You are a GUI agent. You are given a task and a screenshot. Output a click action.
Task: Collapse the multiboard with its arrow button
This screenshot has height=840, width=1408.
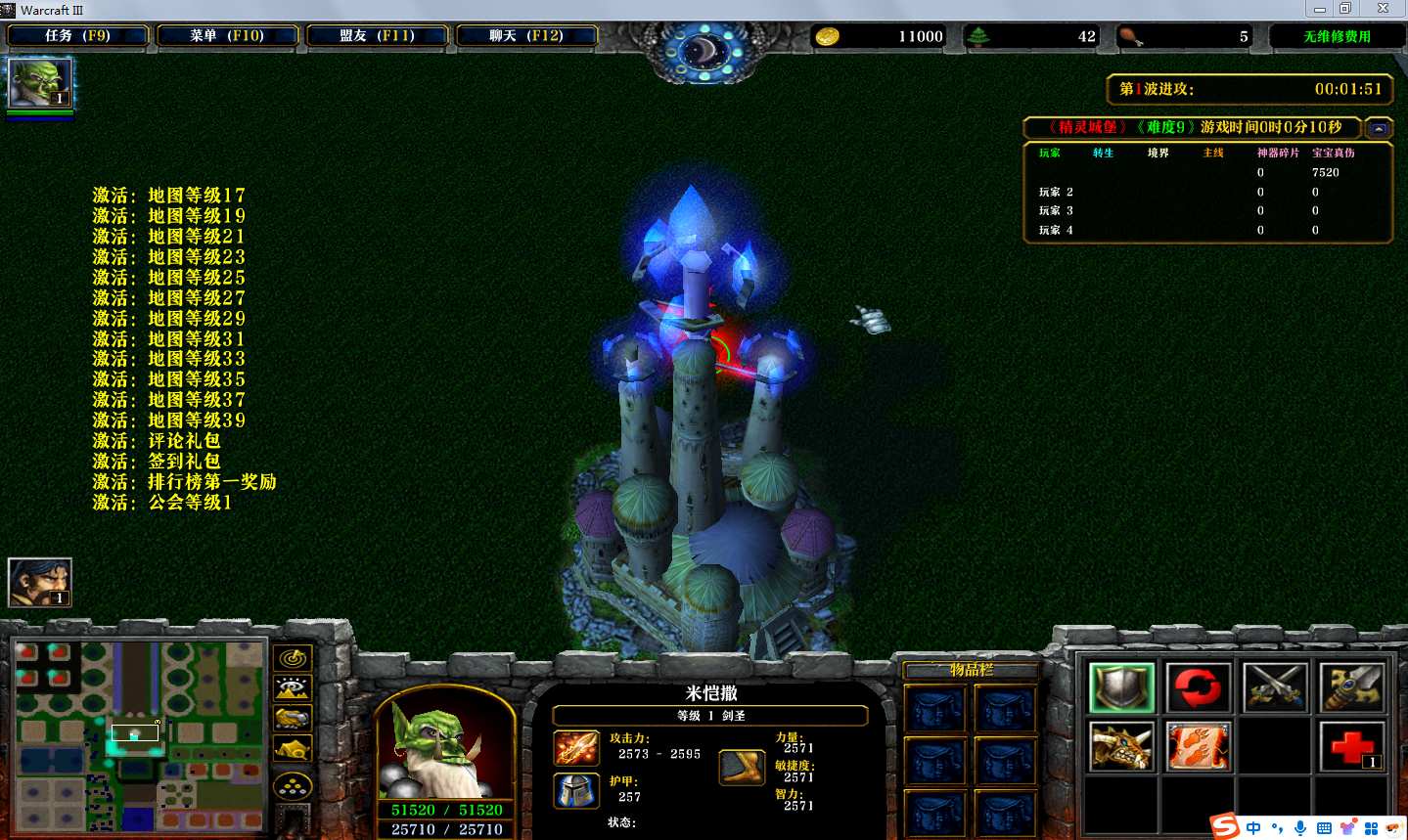(x=1379, y=128)
